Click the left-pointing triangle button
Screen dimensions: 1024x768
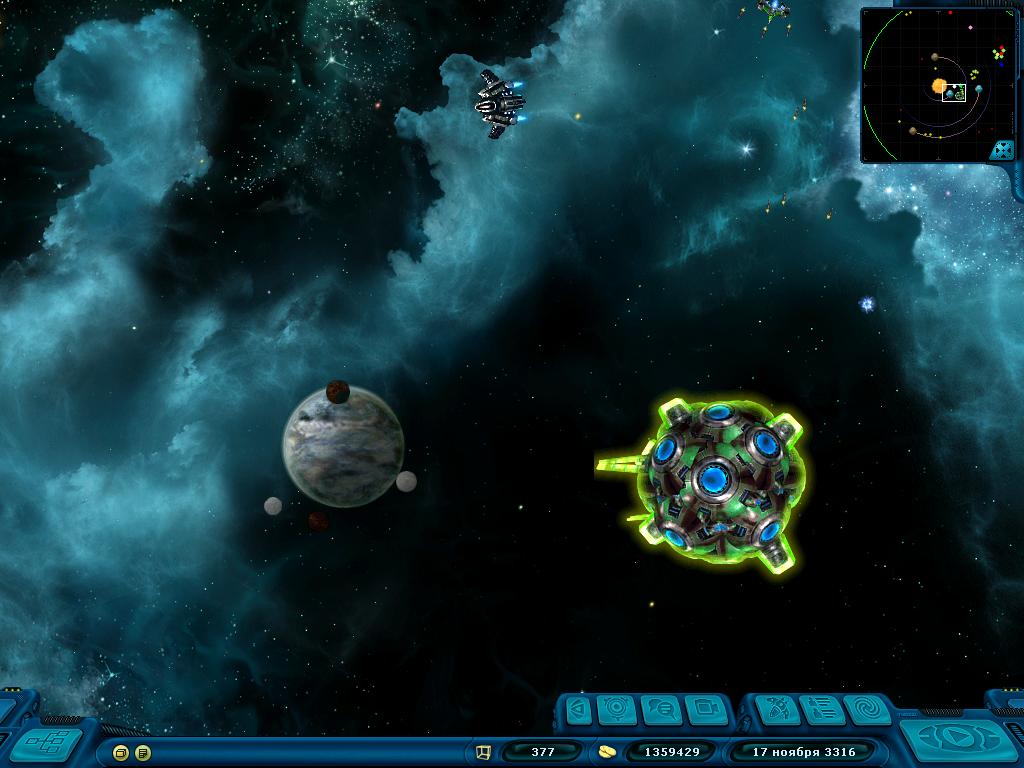point(577,710)
